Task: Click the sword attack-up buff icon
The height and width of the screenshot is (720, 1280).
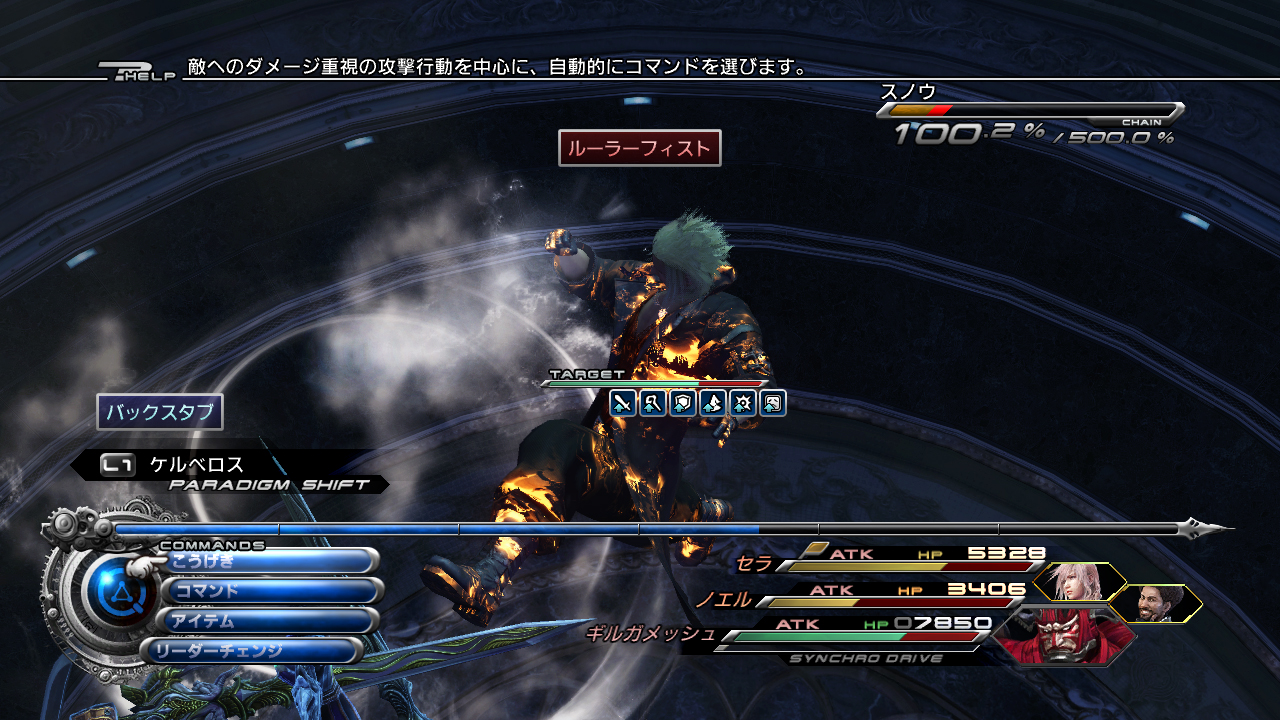Action: click(623, 403)
